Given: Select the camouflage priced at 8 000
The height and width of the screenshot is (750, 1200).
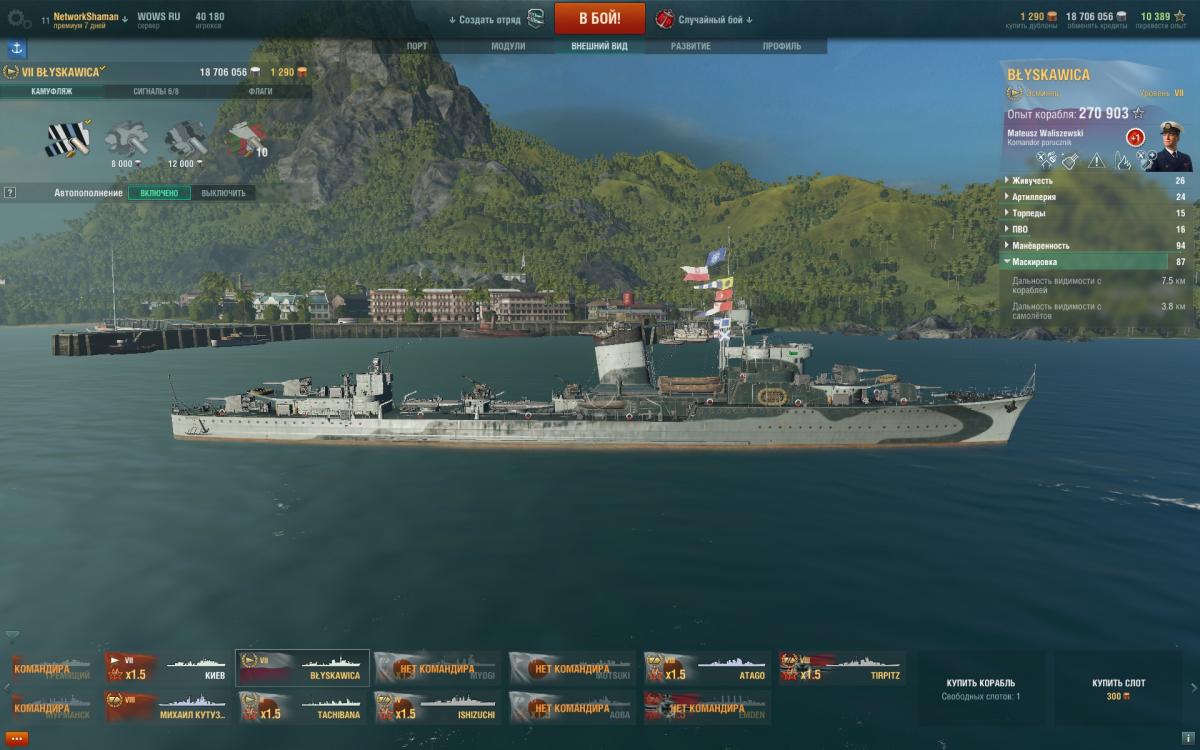Looking at the screenshot, I should coord(125,140).
